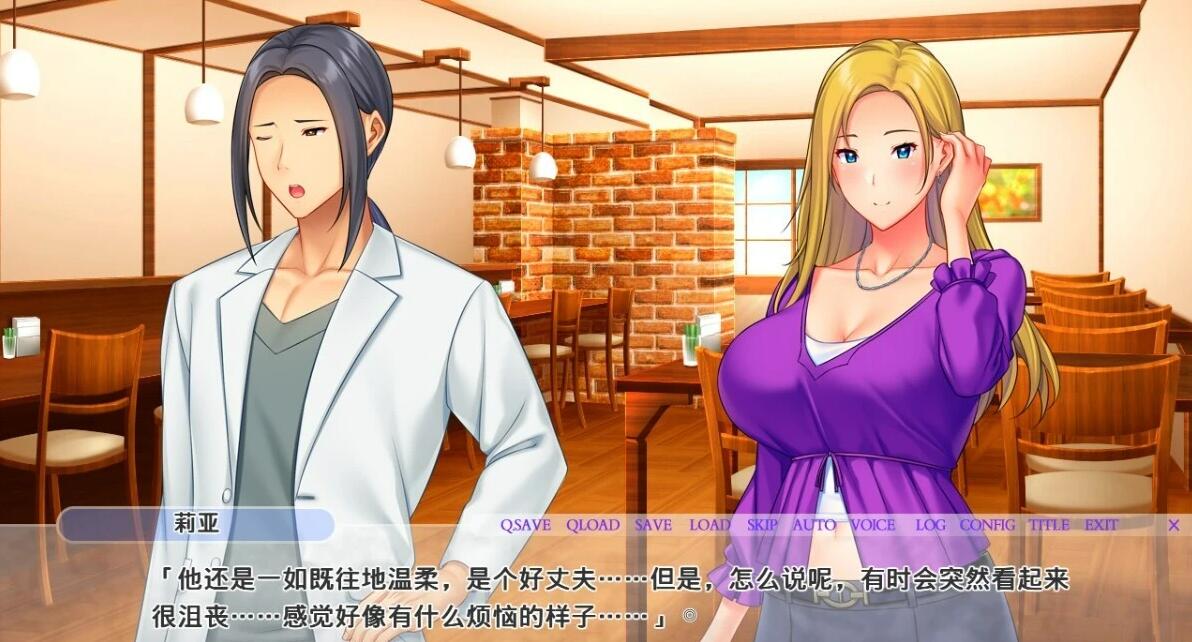Toggle AUTO dialogue advance

(814, 525)
